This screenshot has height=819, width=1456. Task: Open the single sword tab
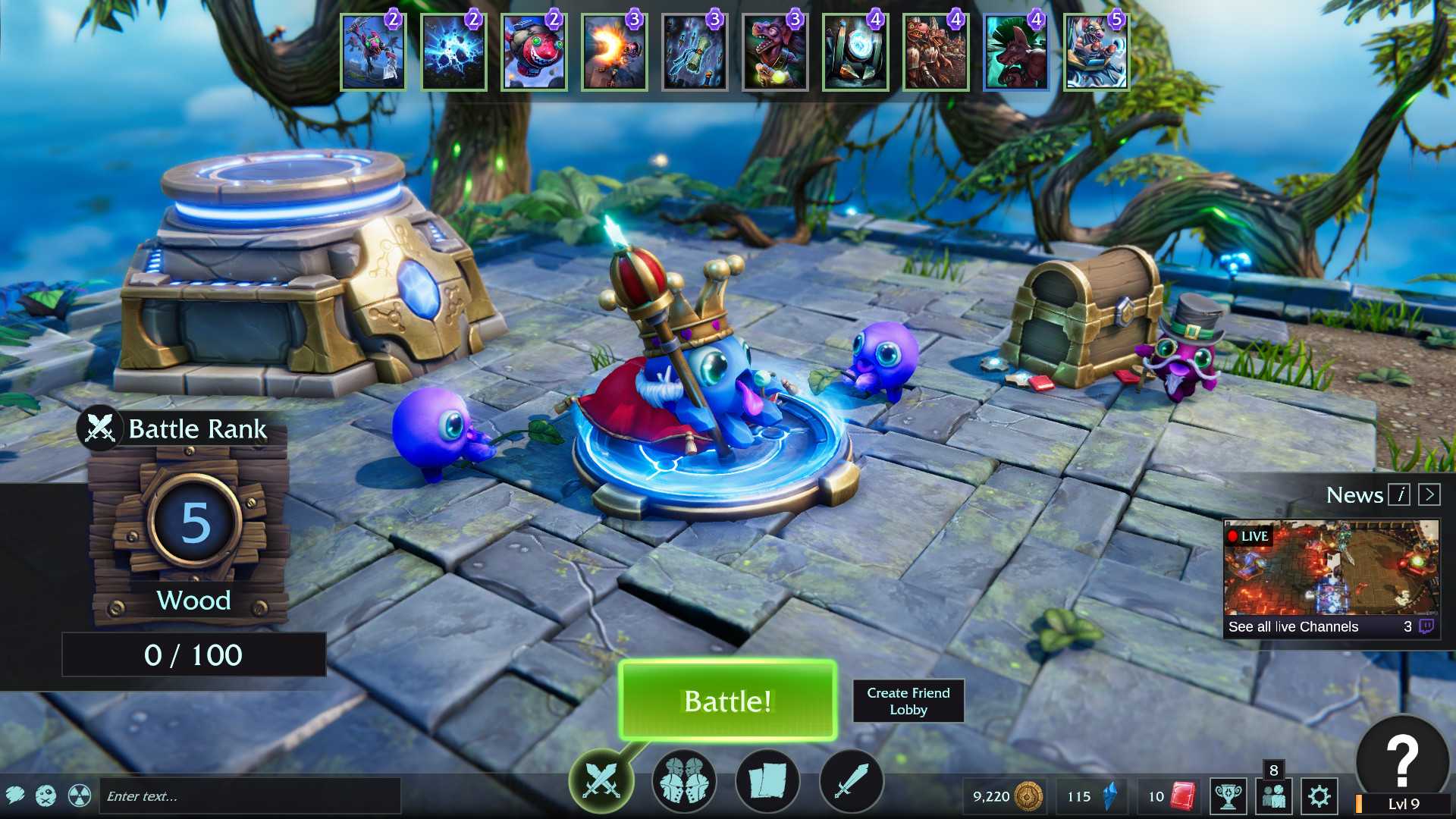point(851,780)
